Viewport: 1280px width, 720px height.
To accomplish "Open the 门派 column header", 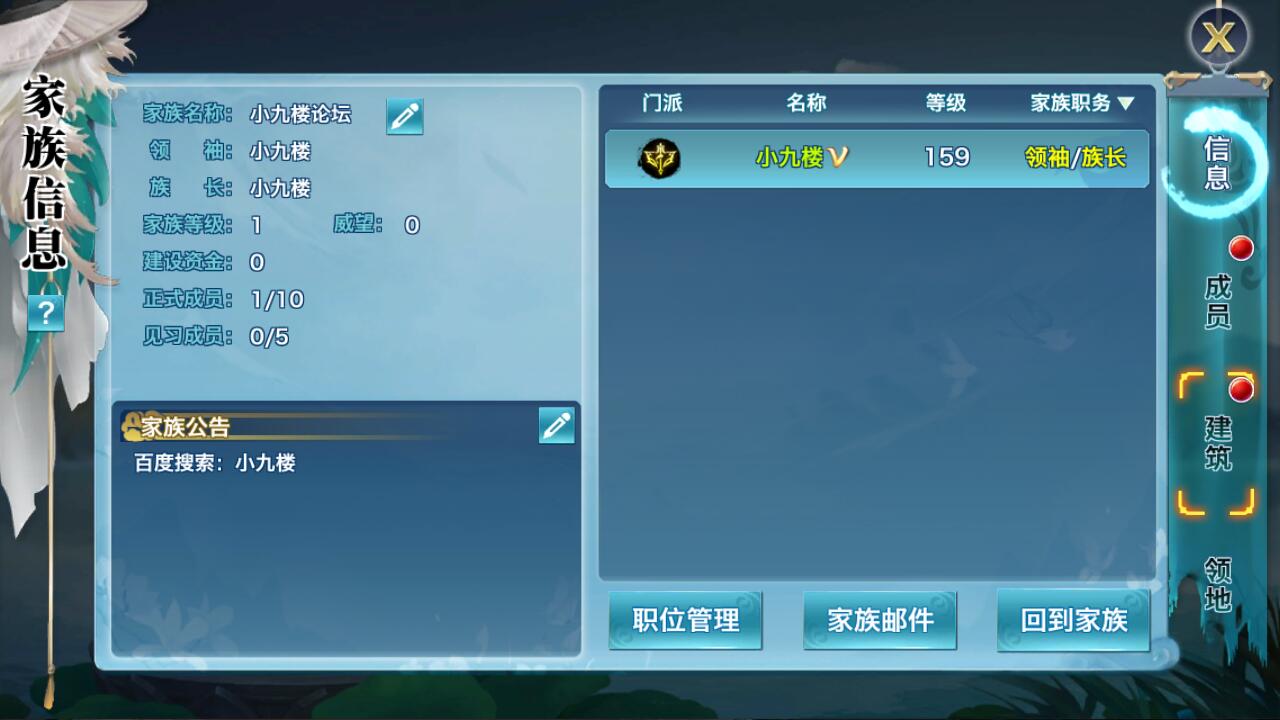I will [x=661, y=101].
